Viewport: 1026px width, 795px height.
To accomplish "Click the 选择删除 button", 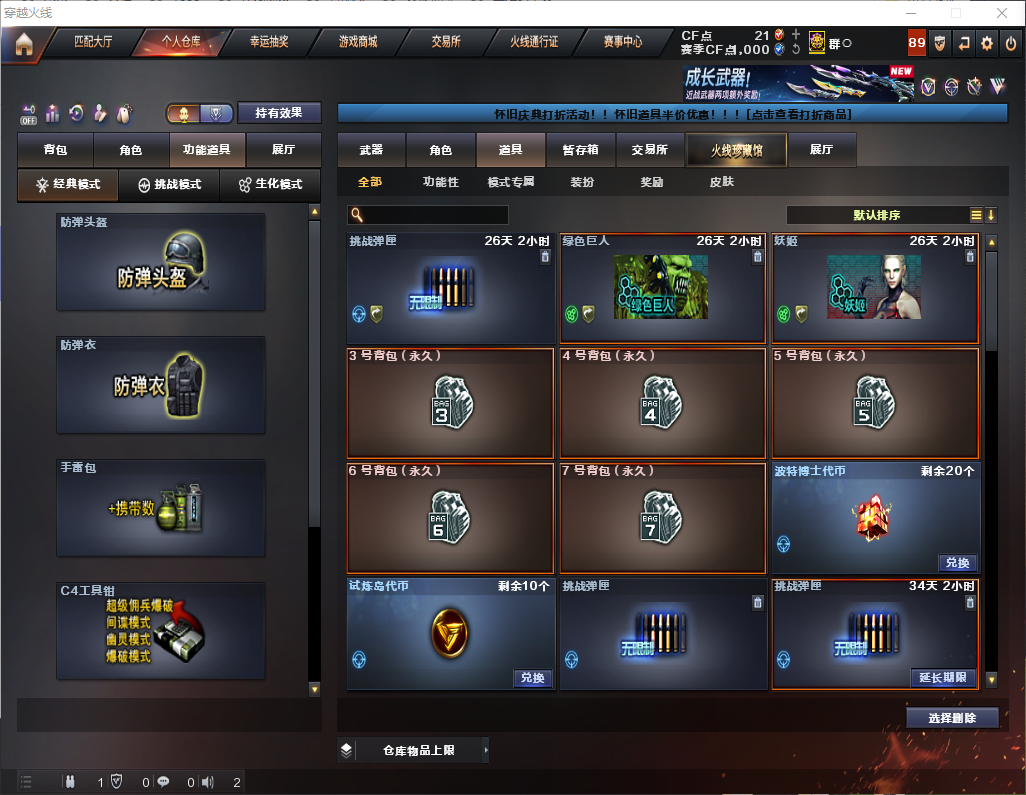I will click(952, 718).
